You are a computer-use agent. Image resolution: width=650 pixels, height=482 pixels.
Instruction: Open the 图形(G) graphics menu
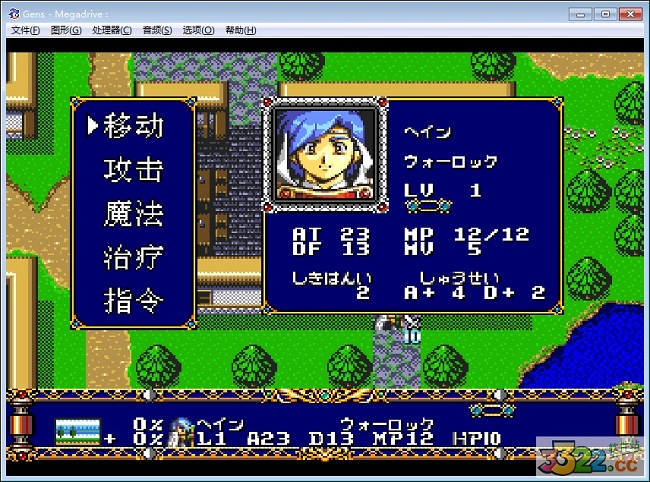67,30
